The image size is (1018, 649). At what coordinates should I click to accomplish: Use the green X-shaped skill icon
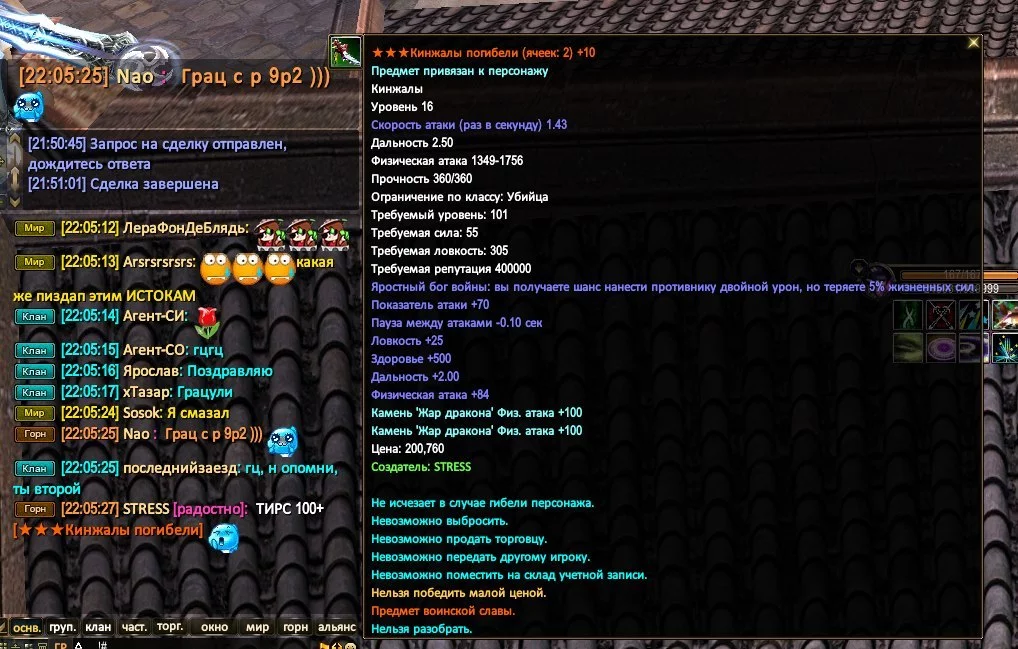908,316
